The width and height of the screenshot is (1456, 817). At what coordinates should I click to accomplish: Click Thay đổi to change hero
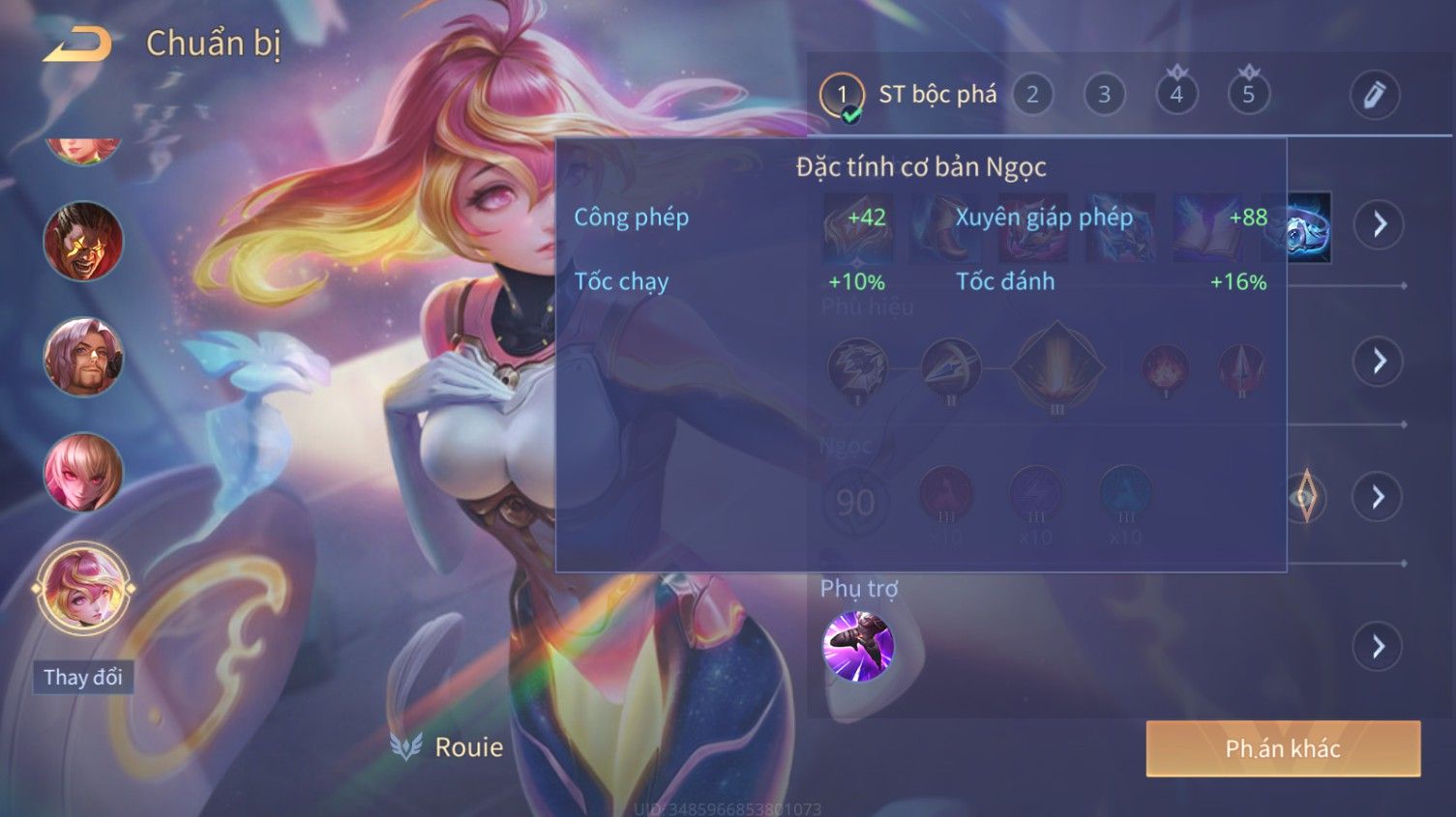[x=83, y=677]
